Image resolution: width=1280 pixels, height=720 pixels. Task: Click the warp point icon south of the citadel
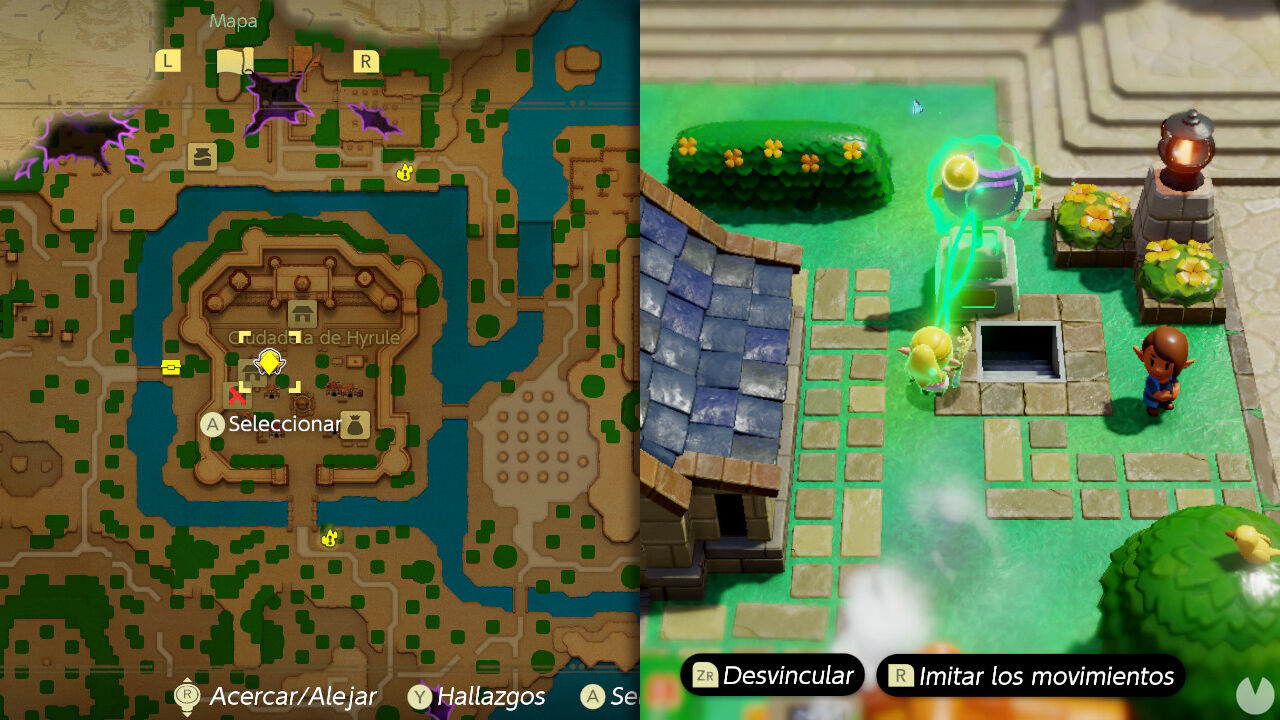click(x=330, y=537)
